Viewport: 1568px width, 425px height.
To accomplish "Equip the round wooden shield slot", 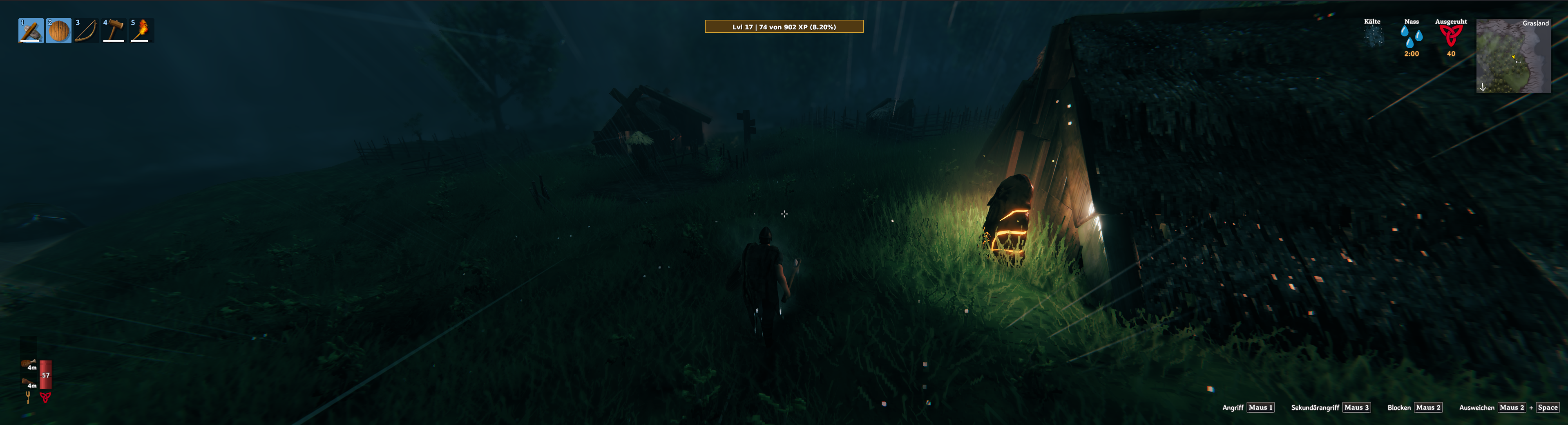I will 58,30.
